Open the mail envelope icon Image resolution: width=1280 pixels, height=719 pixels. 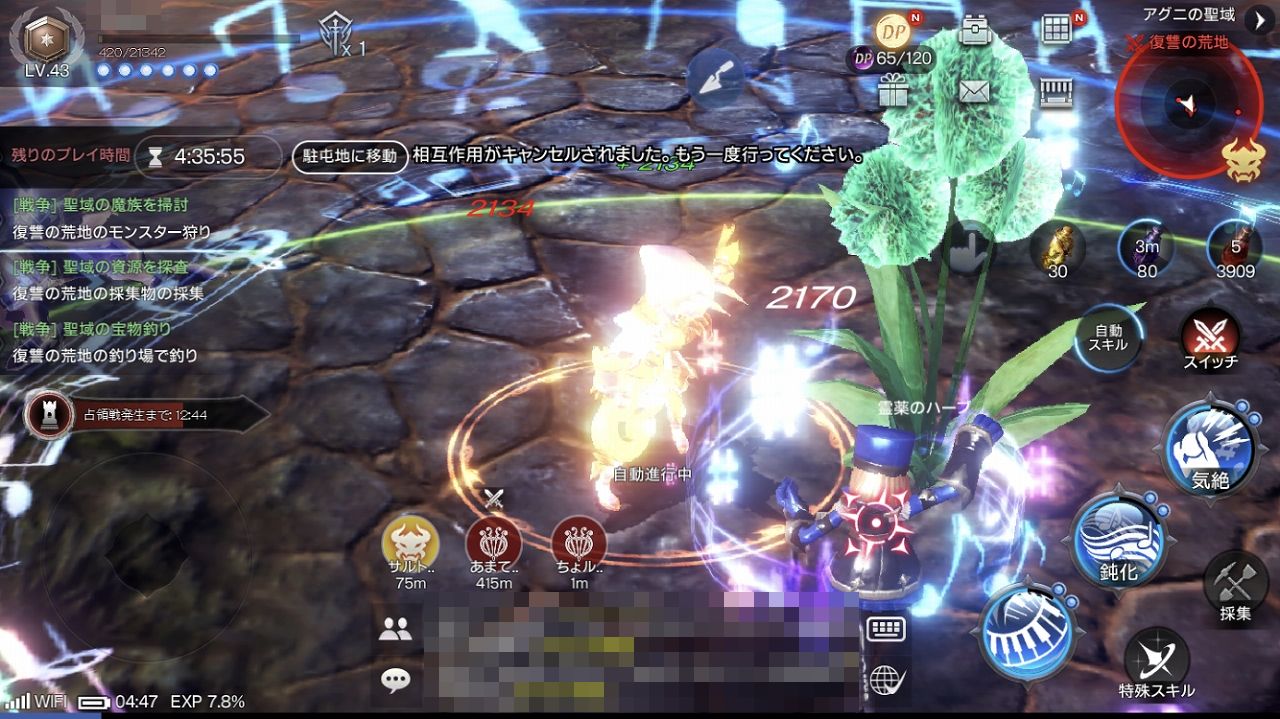973,92
